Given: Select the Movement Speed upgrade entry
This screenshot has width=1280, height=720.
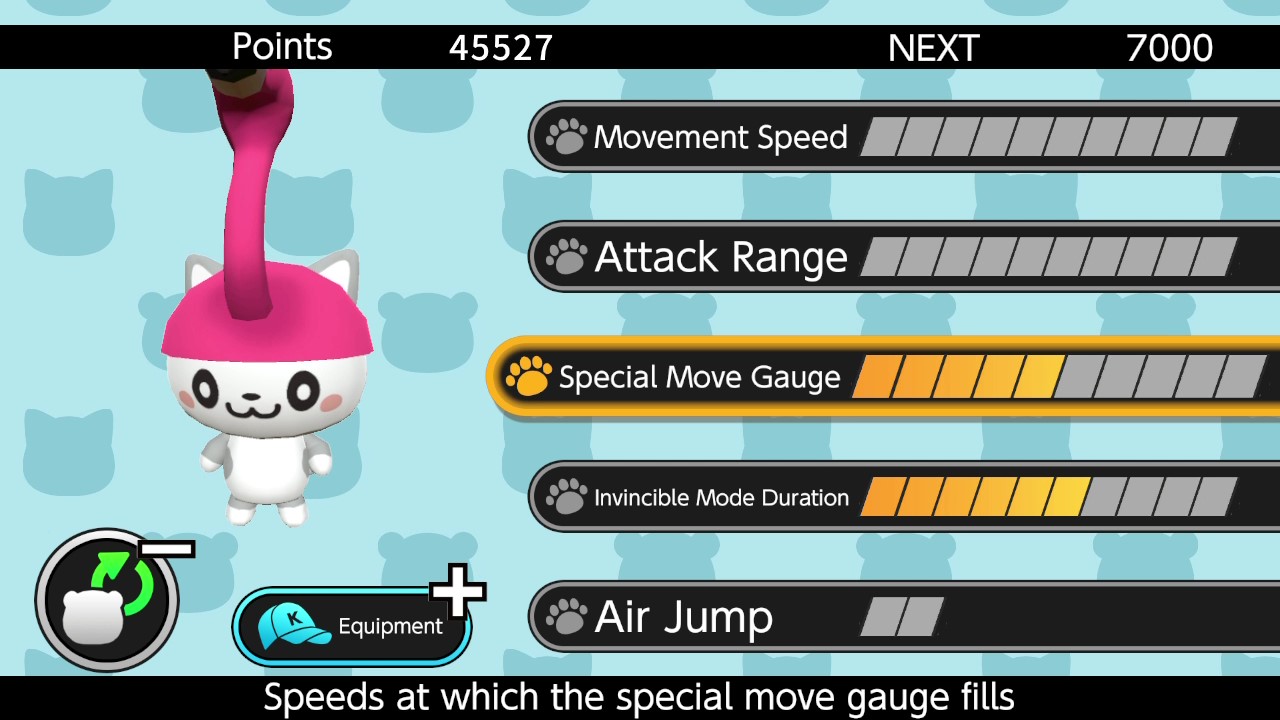Looking at the screenshot, I should click(720, 136).
